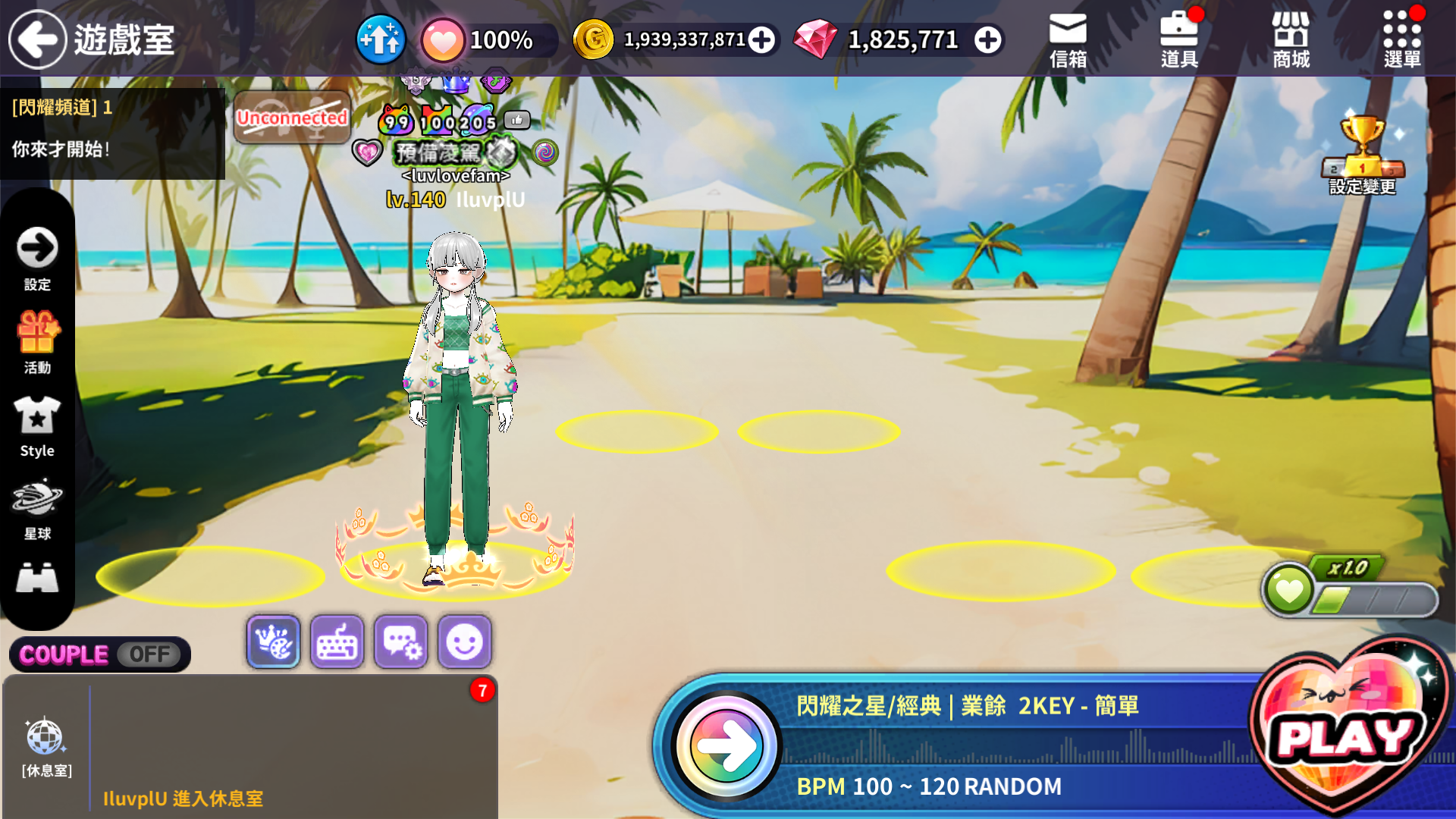Open the 道具 items bag

coord(1179,41)
